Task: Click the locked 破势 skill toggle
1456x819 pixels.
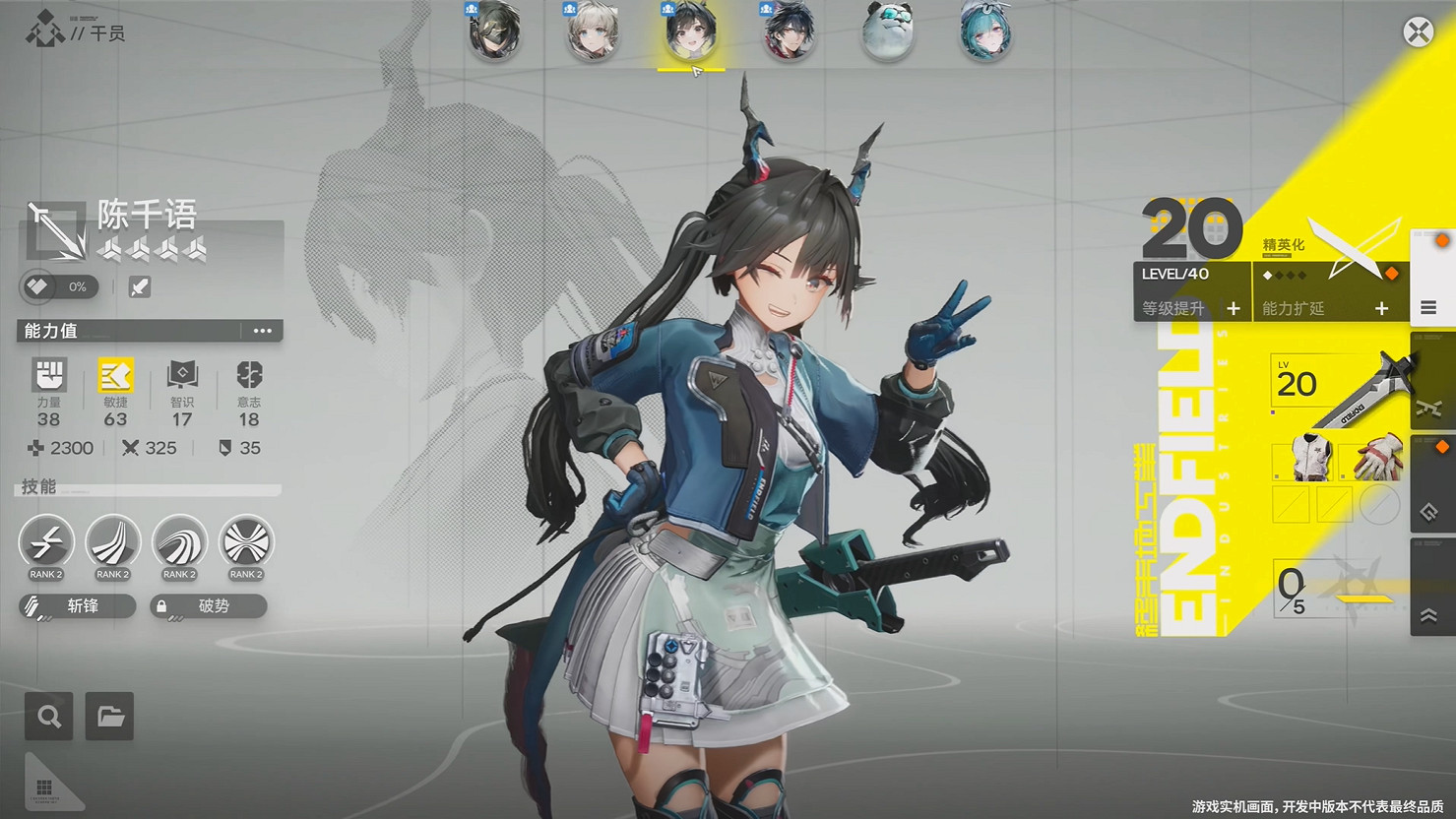Action: [x=208, y=605]
